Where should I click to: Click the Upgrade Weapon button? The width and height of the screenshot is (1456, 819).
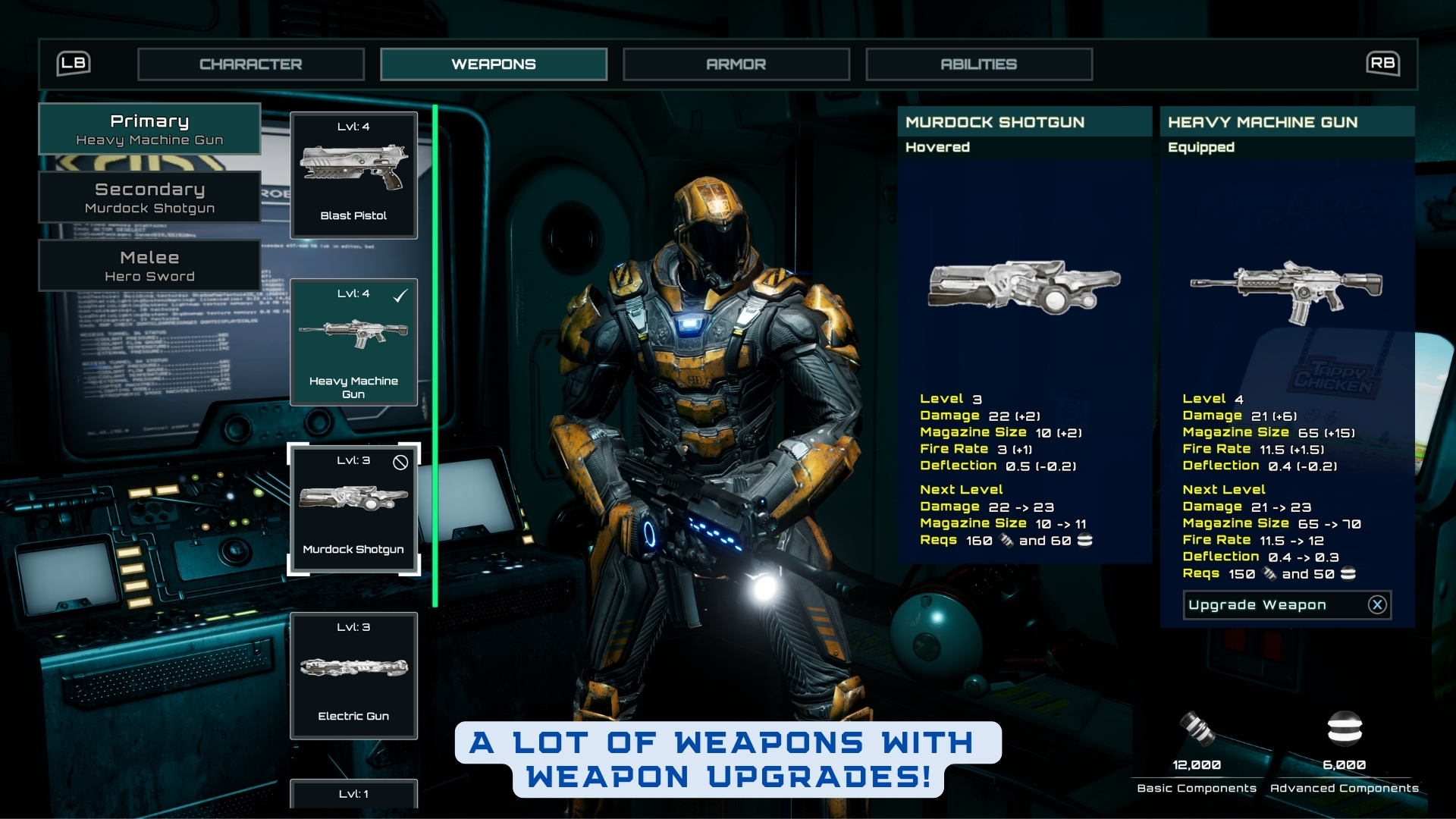1257,604
